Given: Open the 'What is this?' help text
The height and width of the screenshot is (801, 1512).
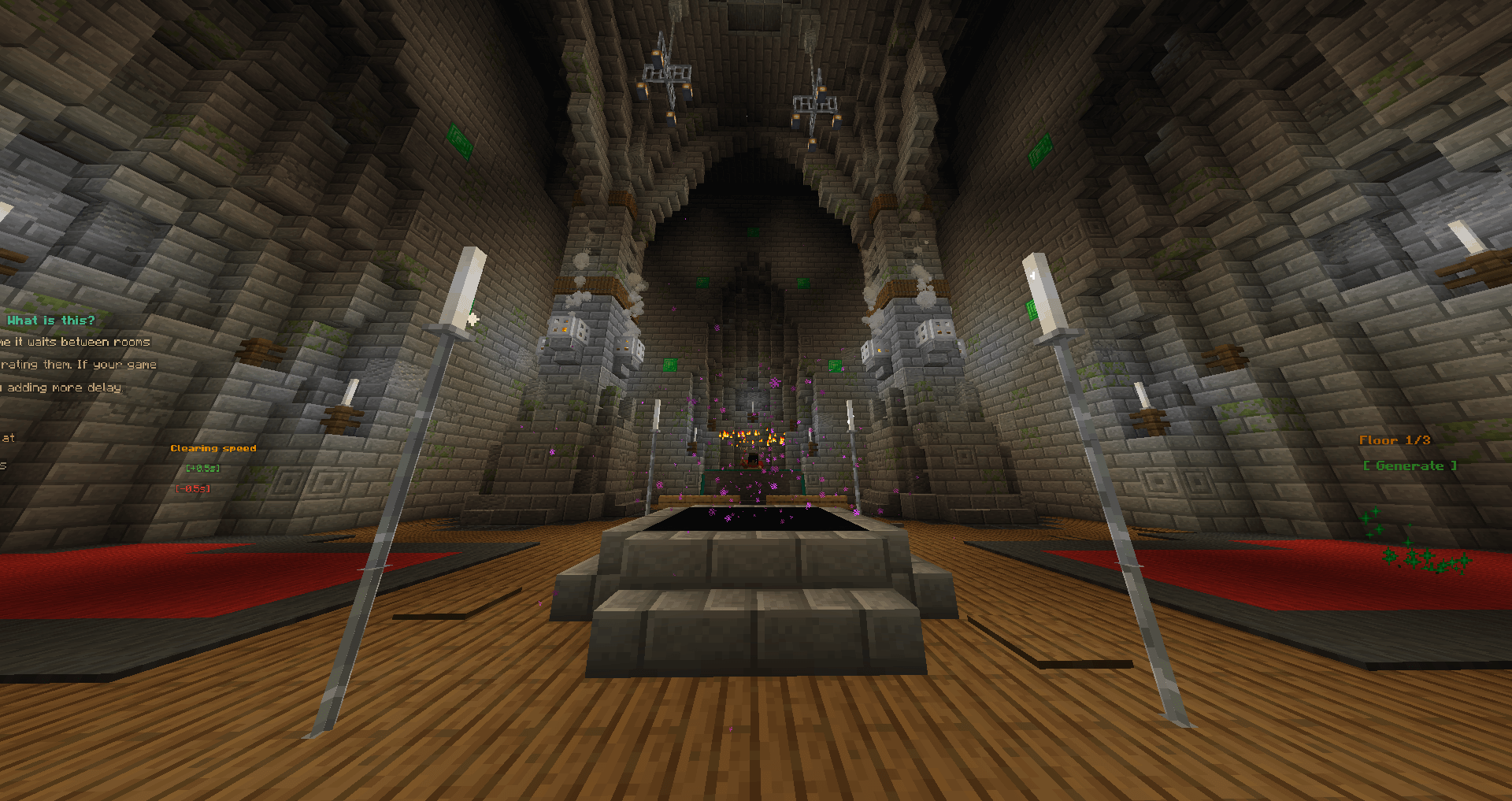Looking at the screenshot, I should pyautogui.click(x=49, y=320).
